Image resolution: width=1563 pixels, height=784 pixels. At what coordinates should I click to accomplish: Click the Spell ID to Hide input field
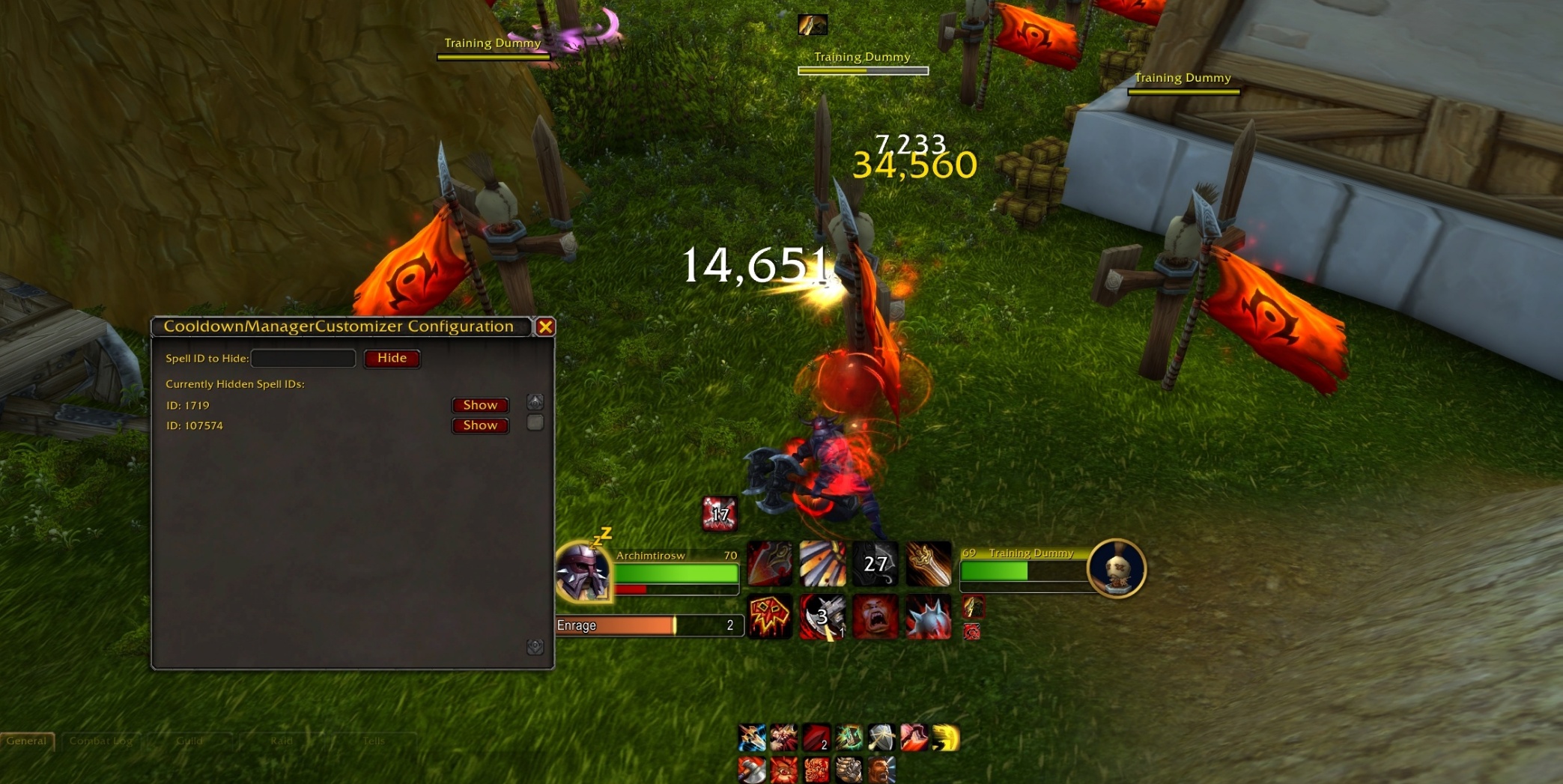click(x=303, y=359)
